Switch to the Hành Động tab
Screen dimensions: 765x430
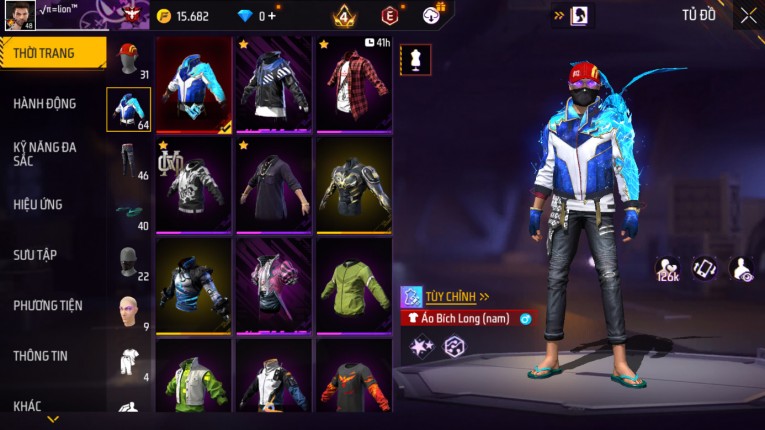coord(45,103)
